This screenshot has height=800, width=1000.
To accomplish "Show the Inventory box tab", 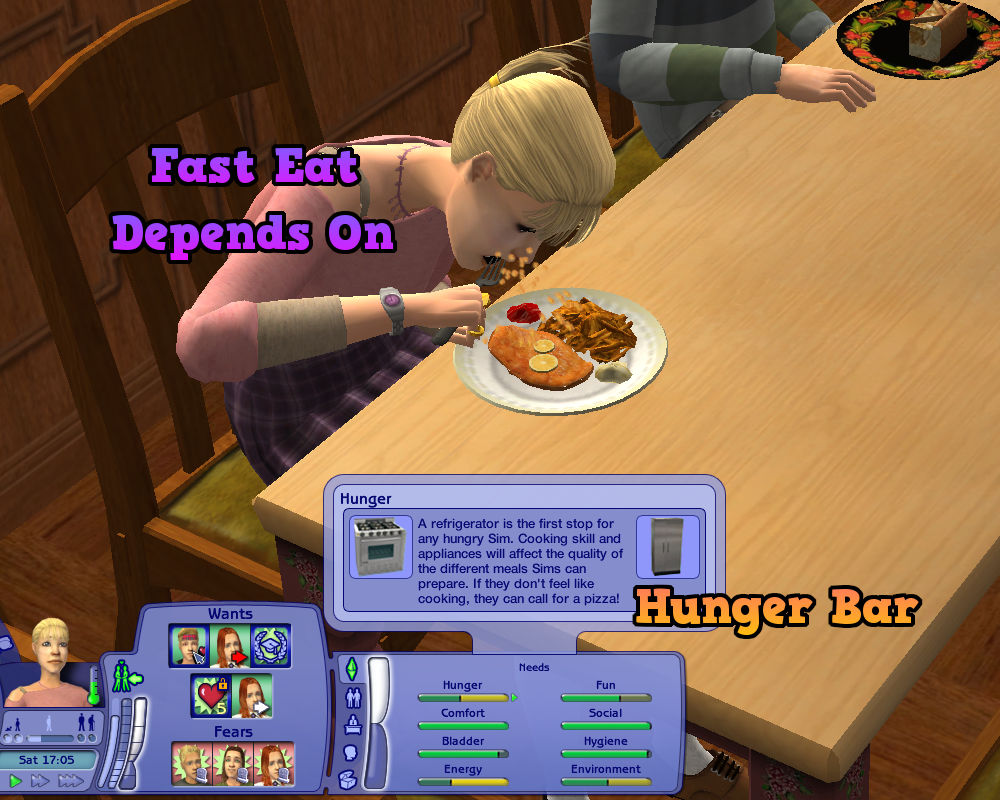I will point(350,779).
